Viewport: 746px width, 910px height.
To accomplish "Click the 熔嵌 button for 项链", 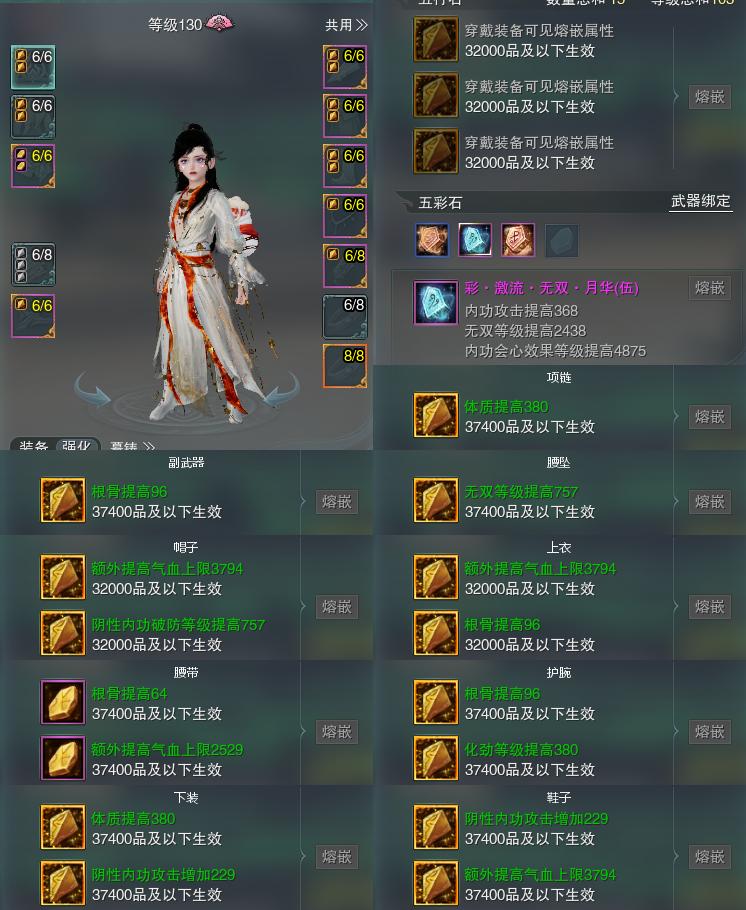I will tap(709, 416).
